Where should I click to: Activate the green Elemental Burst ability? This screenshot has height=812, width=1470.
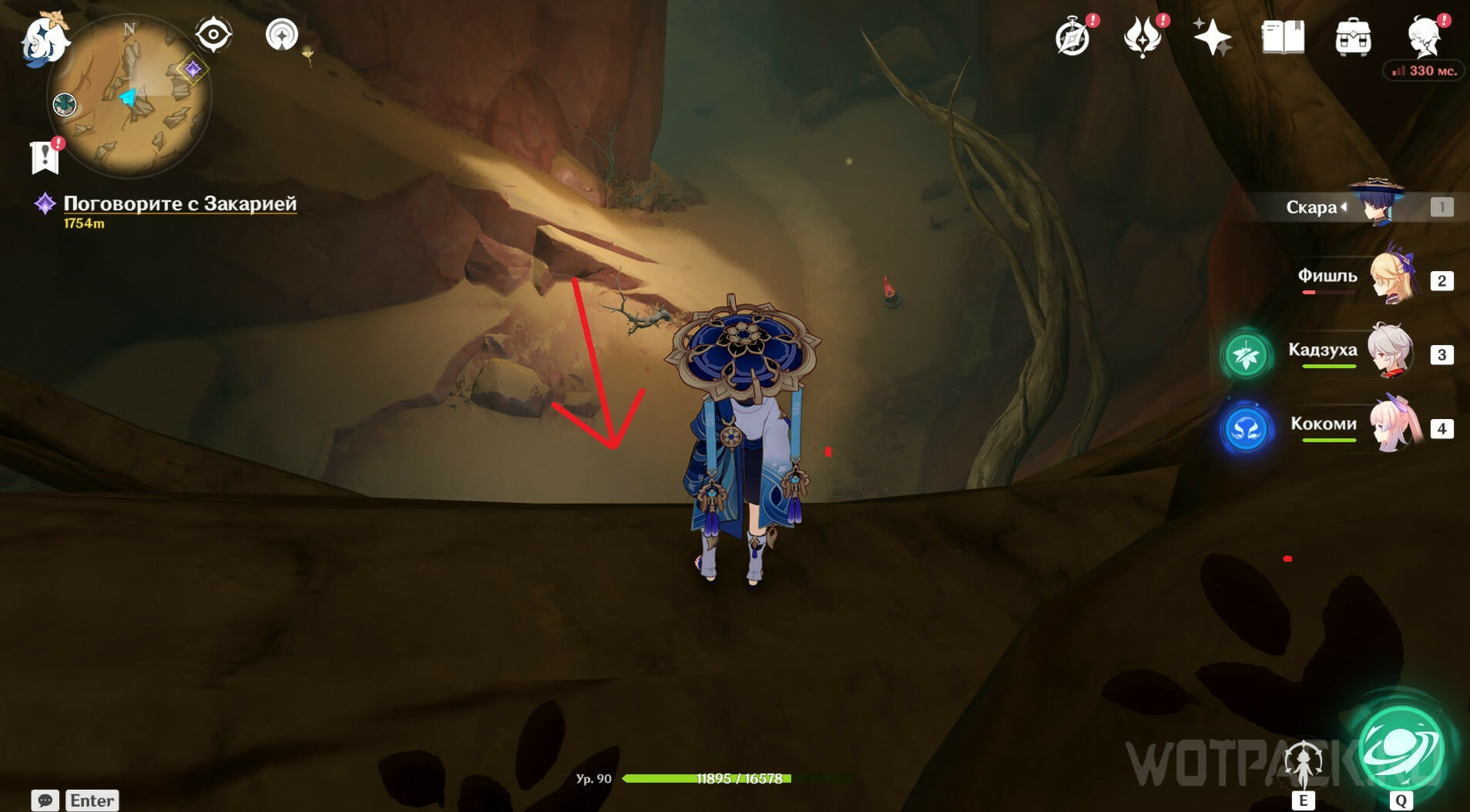point(1401,750)
